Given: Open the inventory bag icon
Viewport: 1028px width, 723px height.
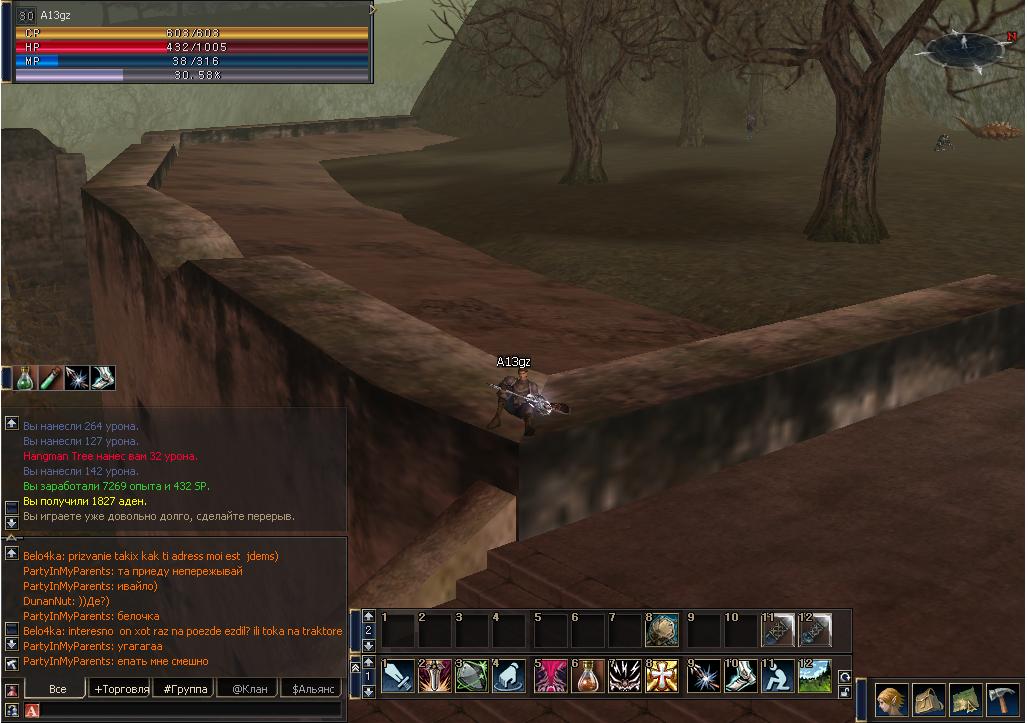Looking at the screenshot, I should (929, 699).
